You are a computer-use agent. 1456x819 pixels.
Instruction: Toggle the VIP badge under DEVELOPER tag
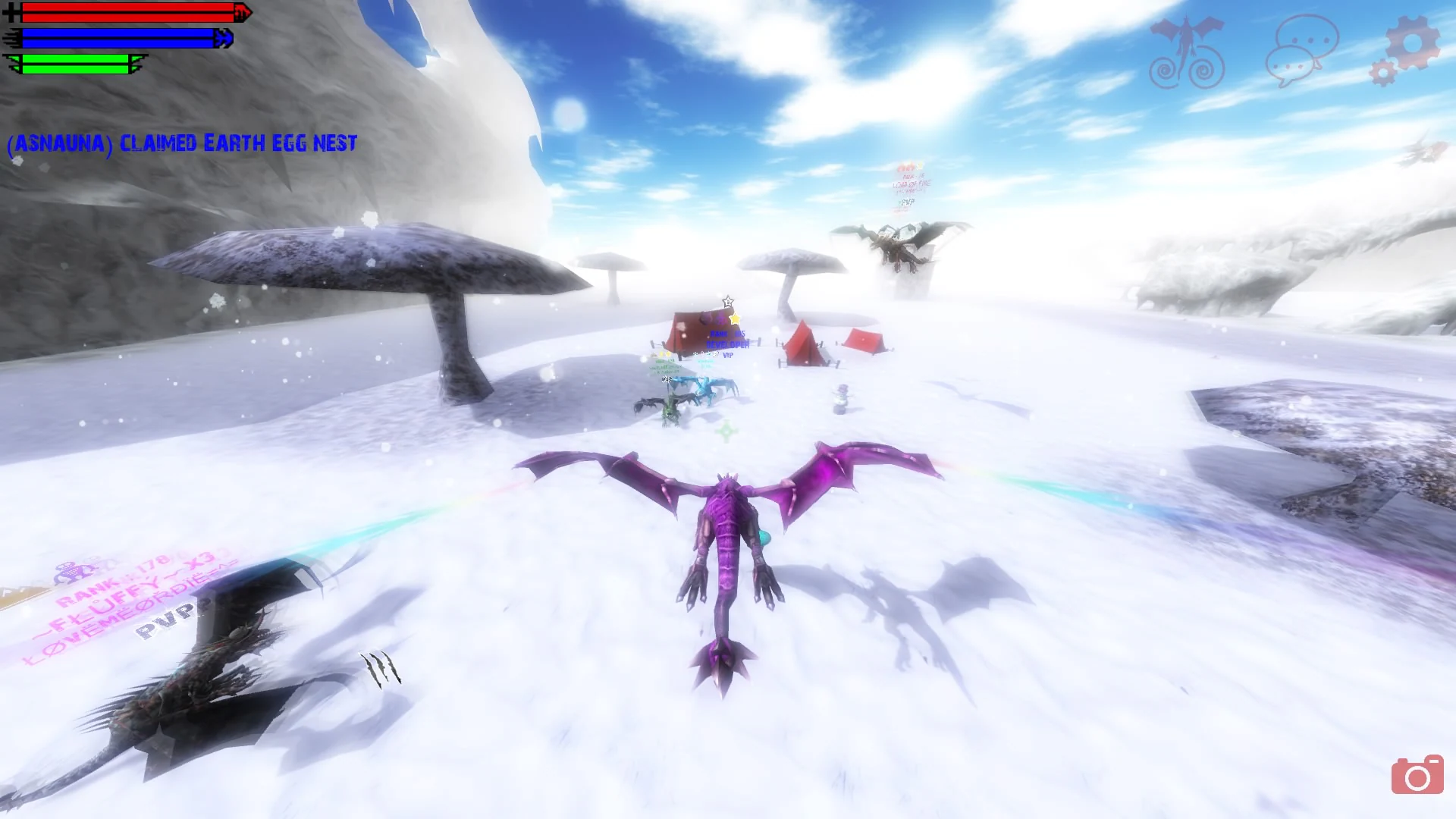(x=727, y=355)
